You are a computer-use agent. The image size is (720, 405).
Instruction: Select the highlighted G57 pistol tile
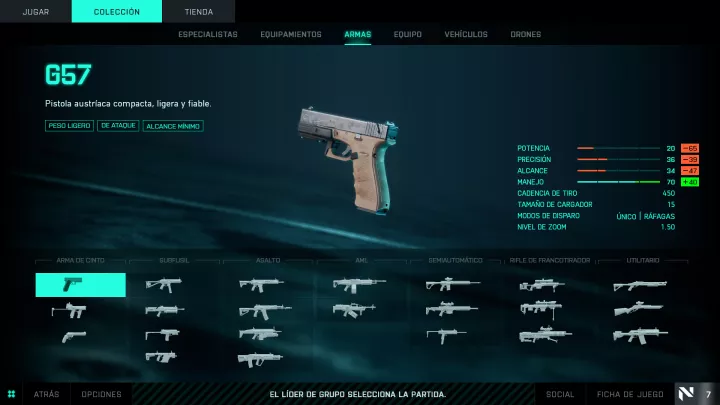coord(81,285)
